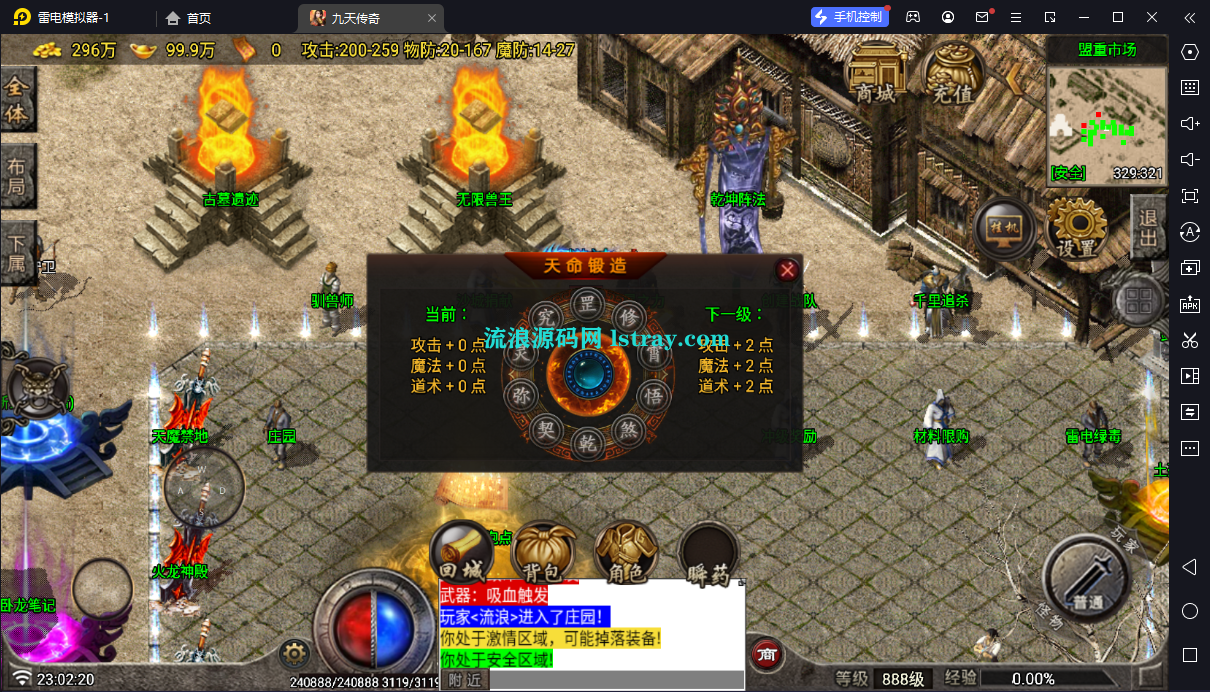Switch chat to the 附近 nearby channel
The width and height of the screenshot is (1210, 692).
point(464,681)
